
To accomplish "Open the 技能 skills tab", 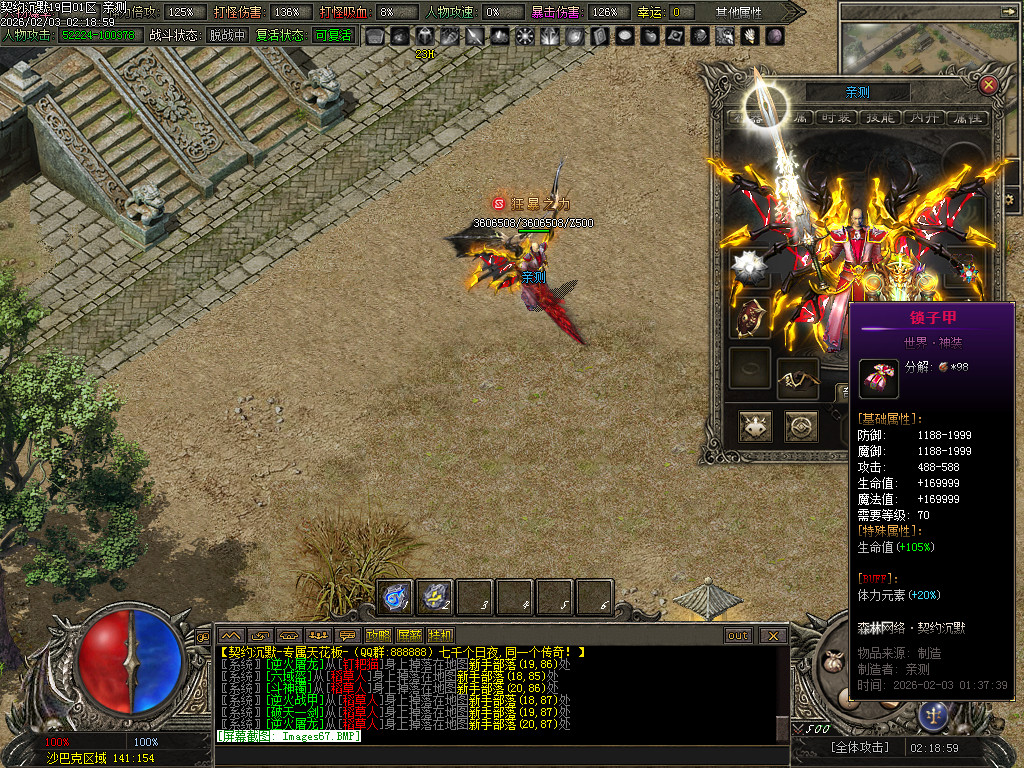I will pos(879,118).
